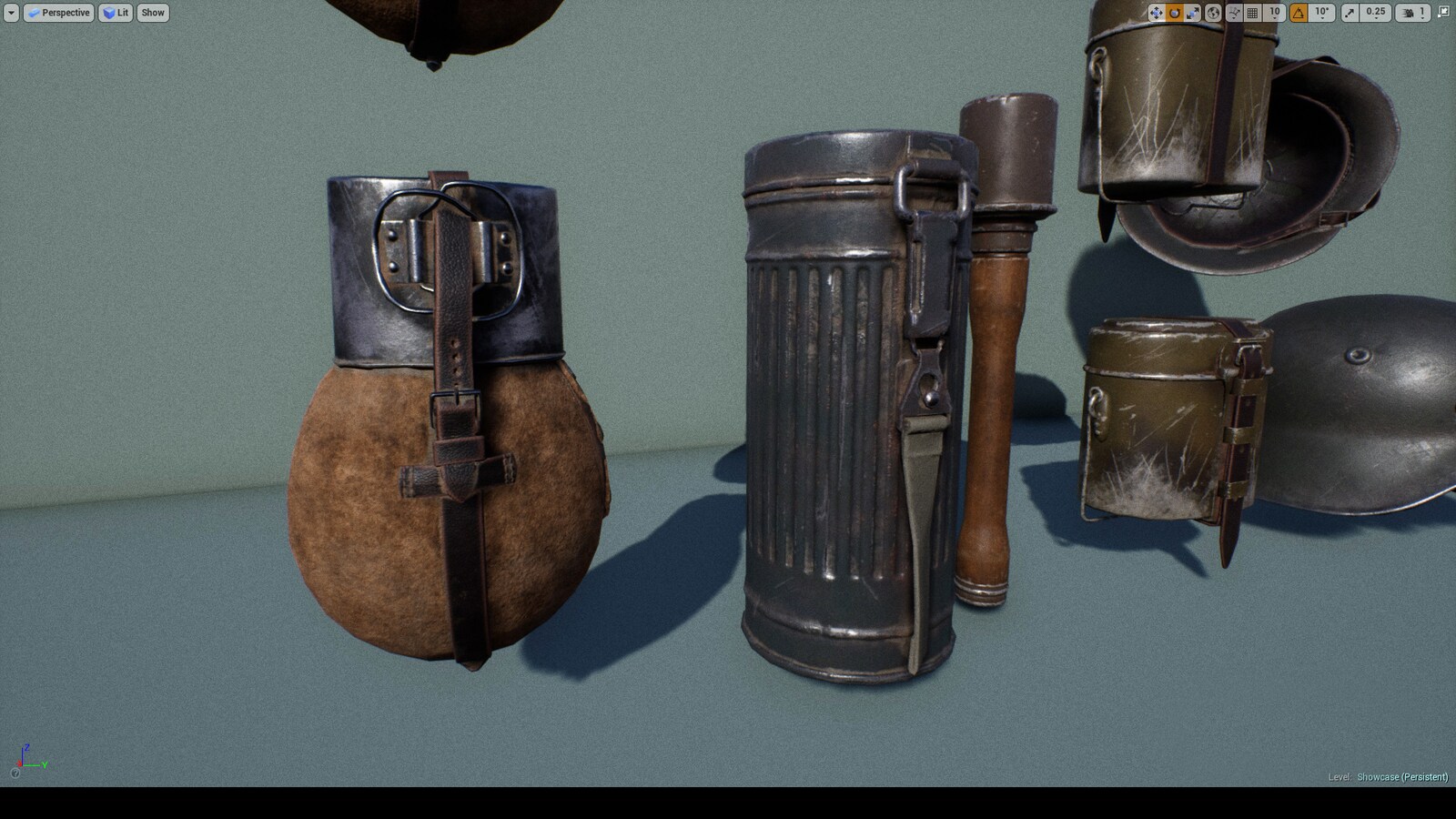Image resolution: width=1456 pixels, height=819 pixels.
Task: Toggle rotation snapping with the angle icon
Action: pyautogui.click(x=1299, y=12)
